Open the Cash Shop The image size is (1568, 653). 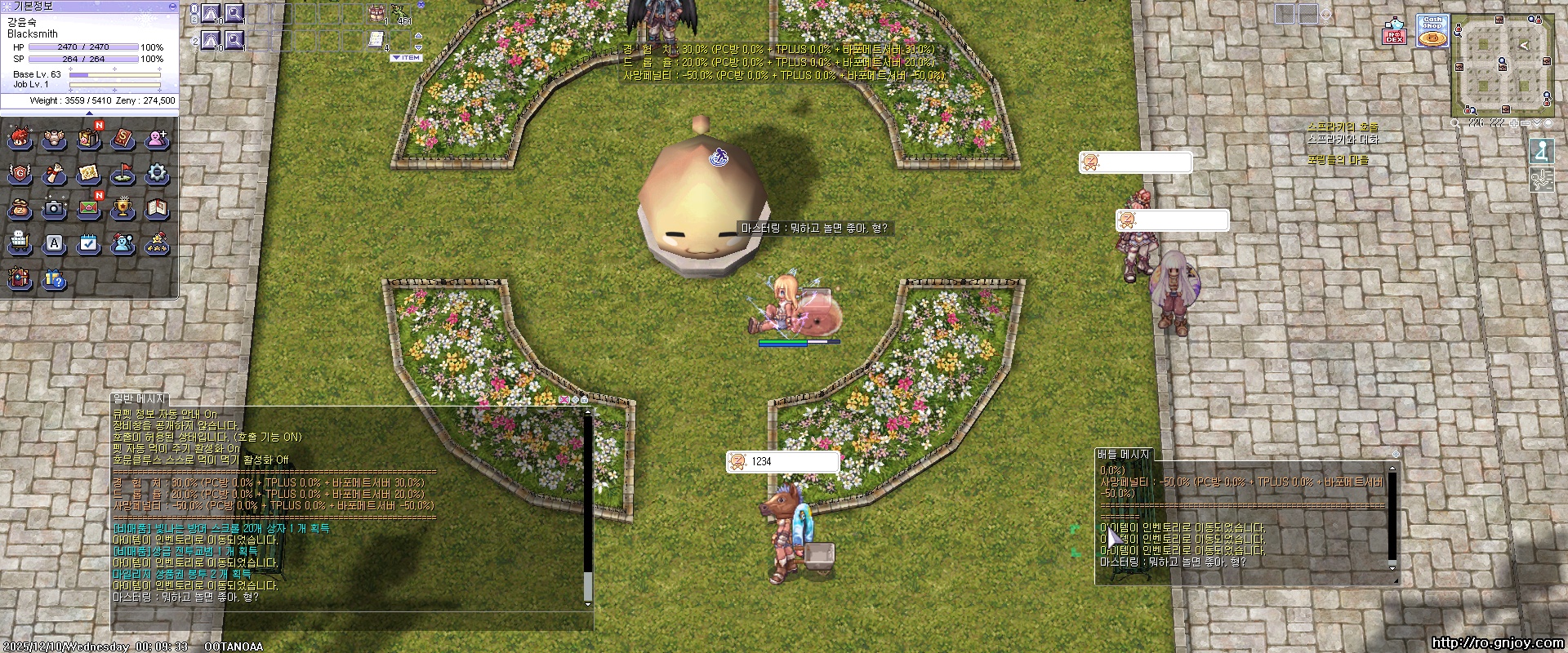pyautogui.click(x=1432, y=32)
